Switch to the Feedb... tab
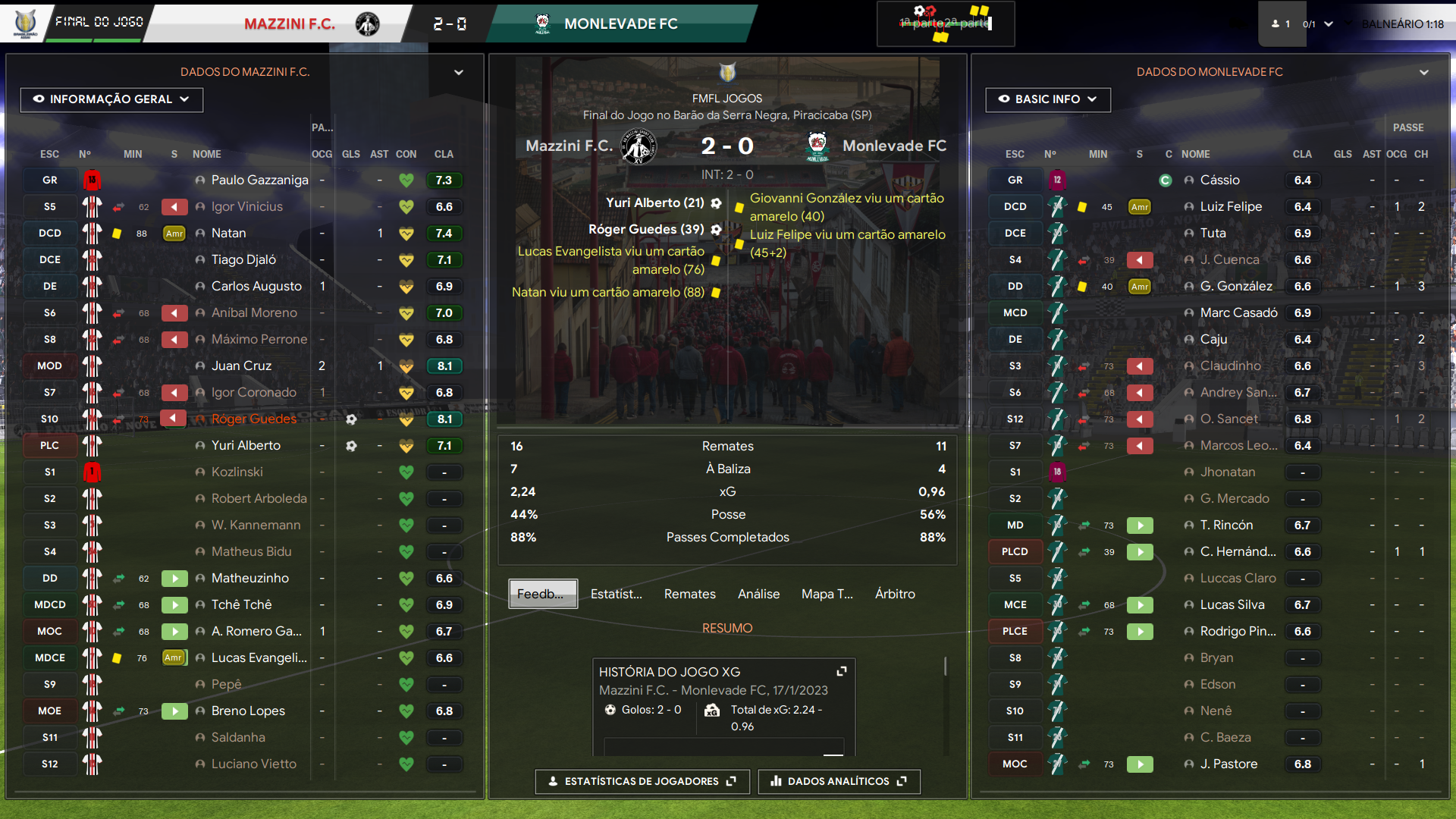 (542, 594)
